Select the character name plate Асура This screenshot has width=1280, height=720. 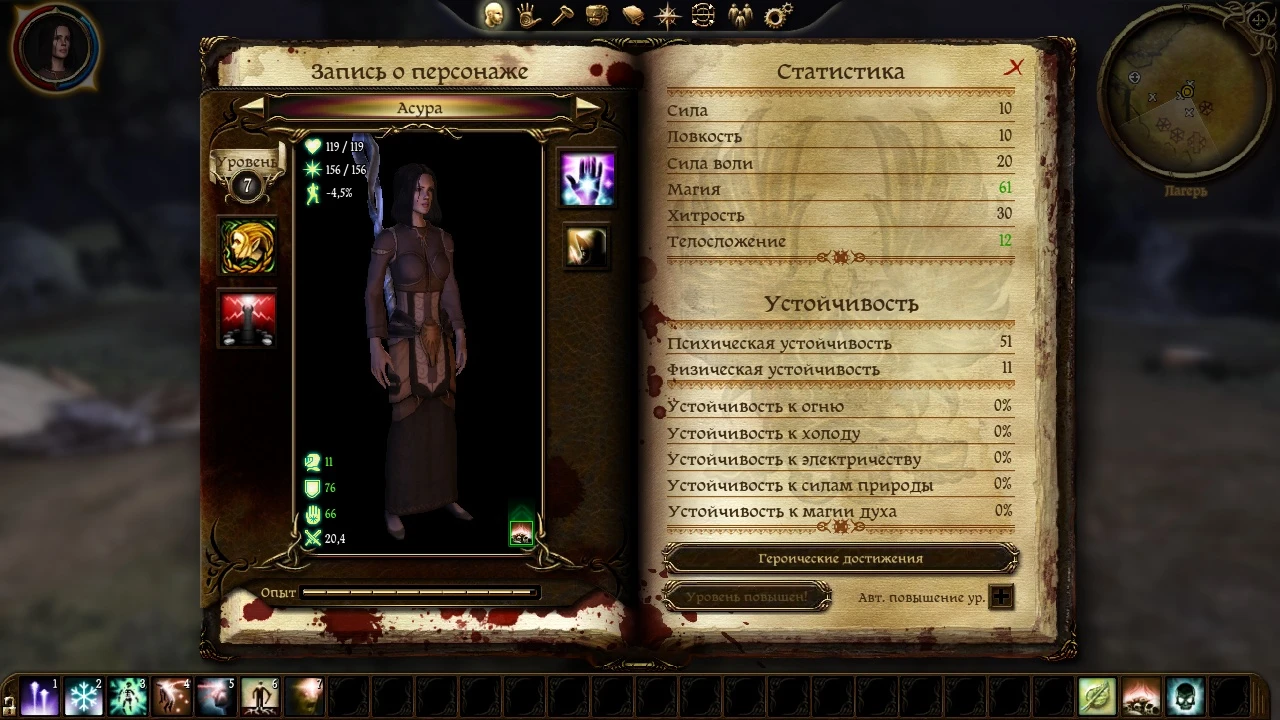(419, 108)
